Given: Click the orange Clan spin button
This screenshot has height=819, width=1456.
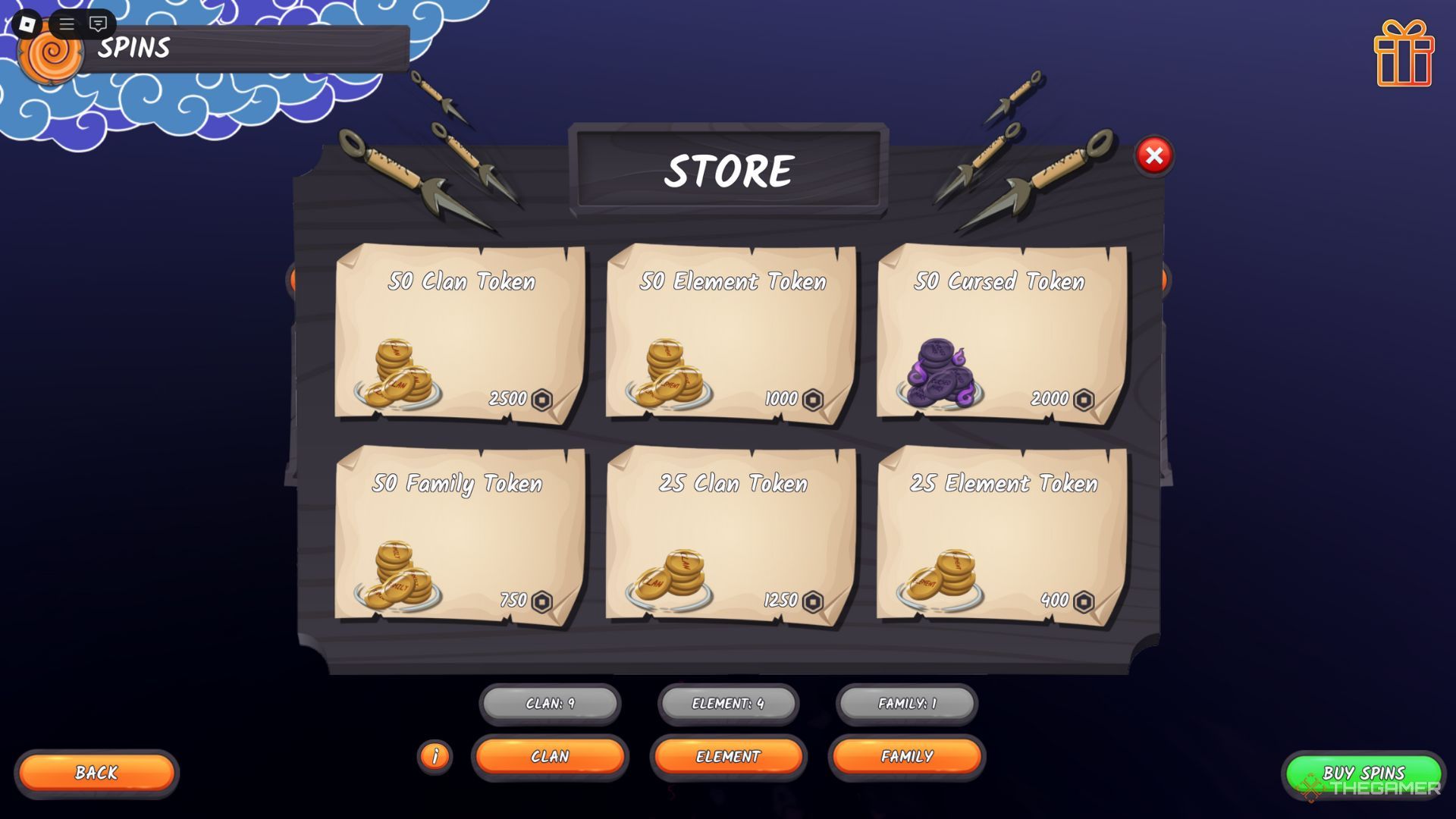Looking at the screenshot, I should pyautogui.click(x=550, y=756).
